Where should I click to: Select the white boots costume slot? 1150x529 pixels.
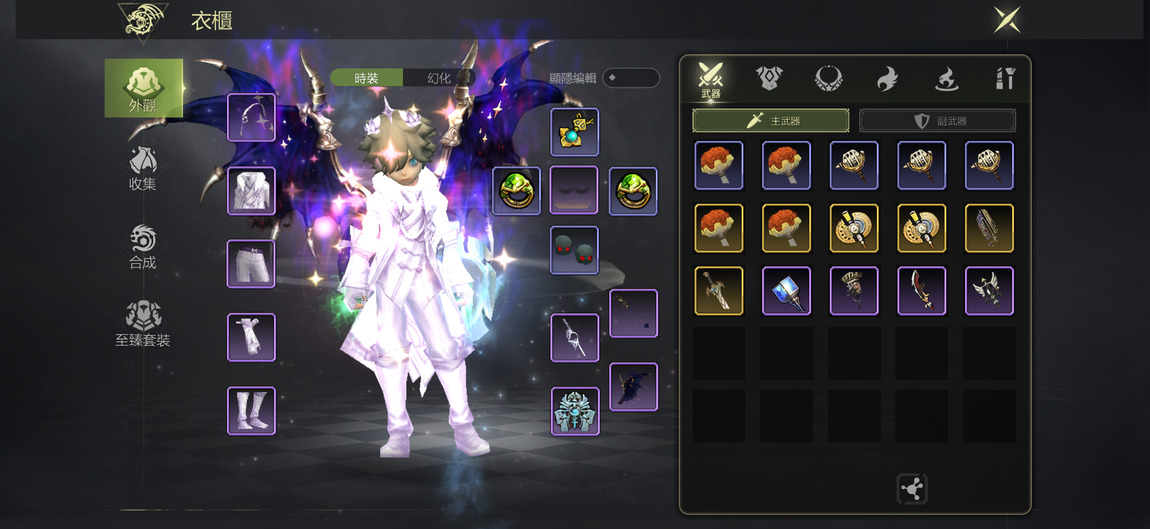coord(251,411)
